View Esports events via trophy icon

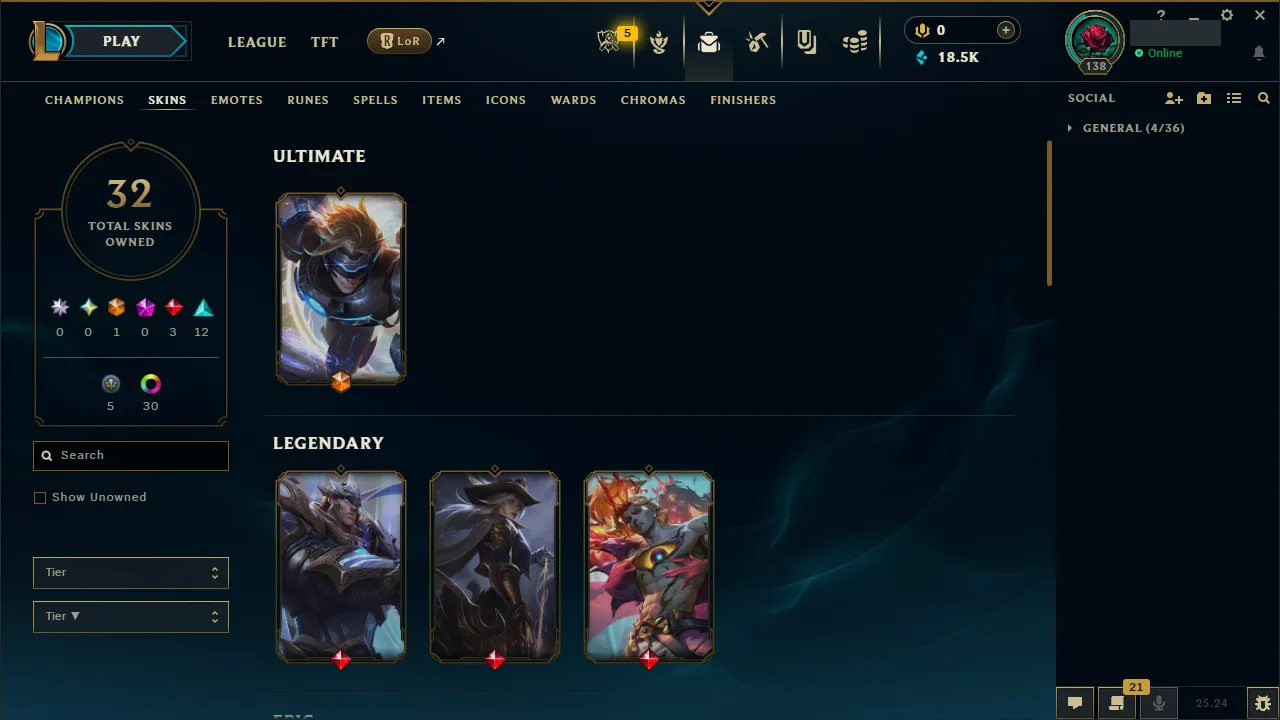[610, 41]
